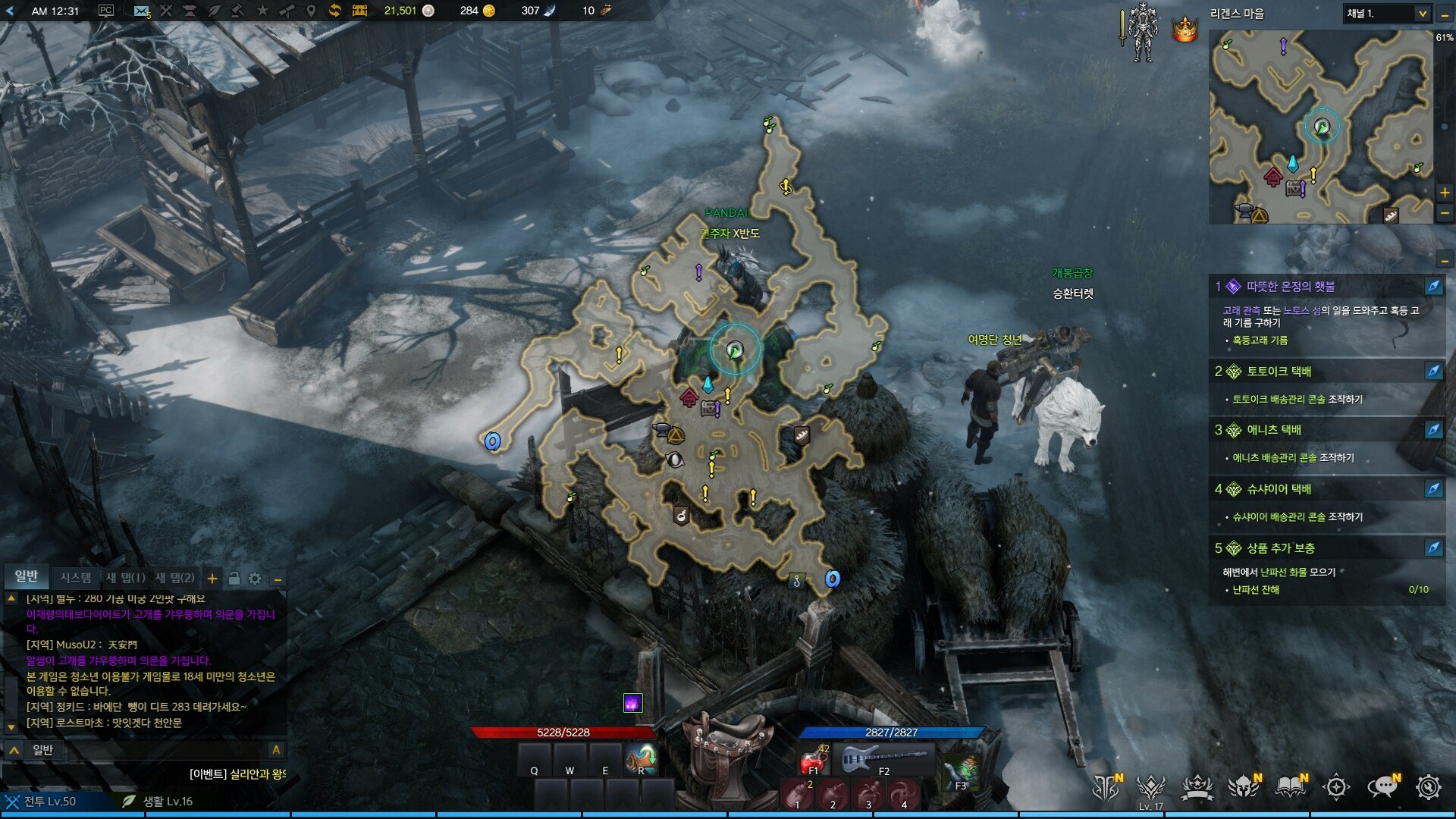
Task: Open the 채널 1 channel dropdown
Action: pos(1387,14)
